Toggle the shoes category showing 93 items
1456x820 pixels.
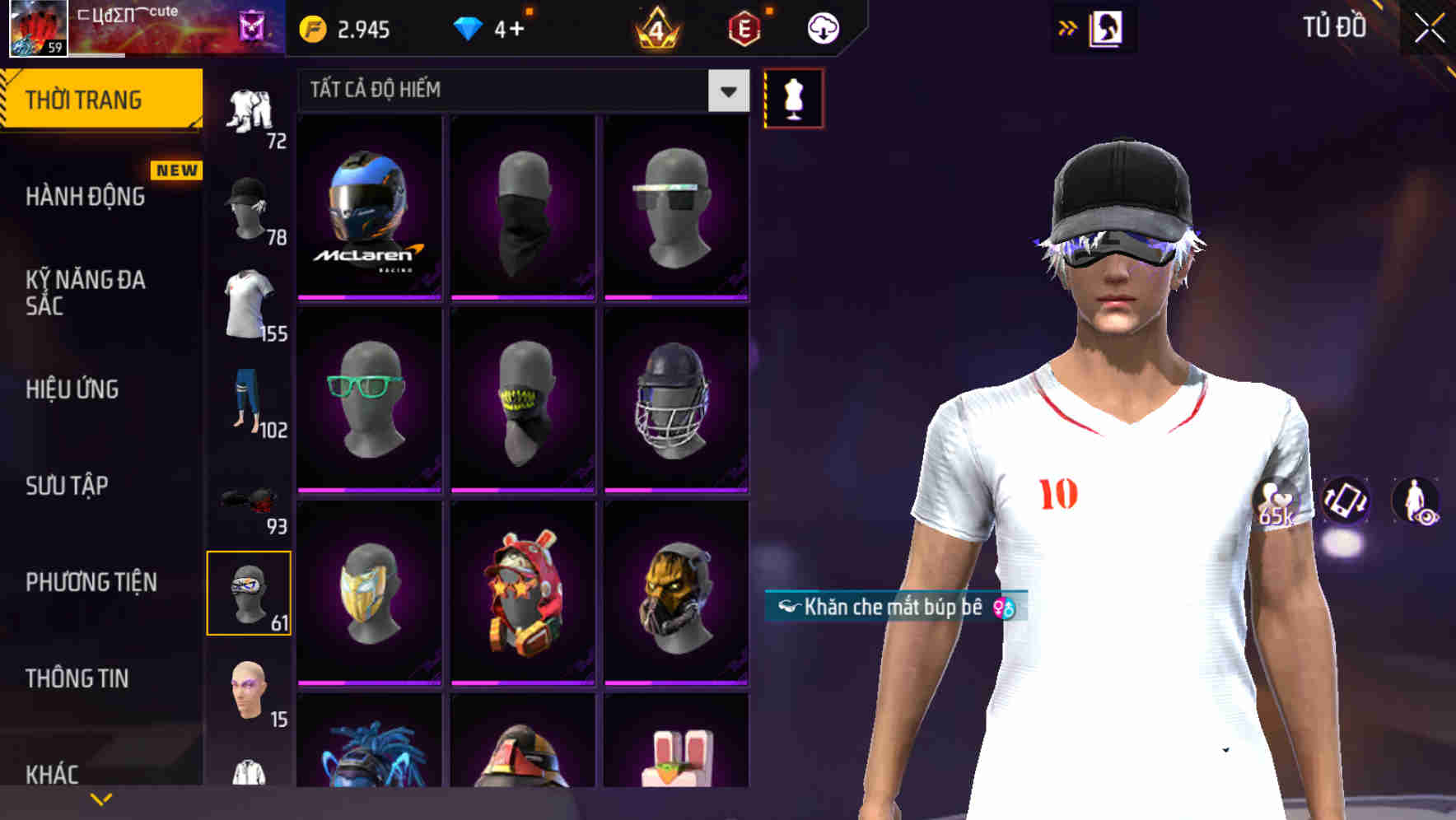(247, 502)
